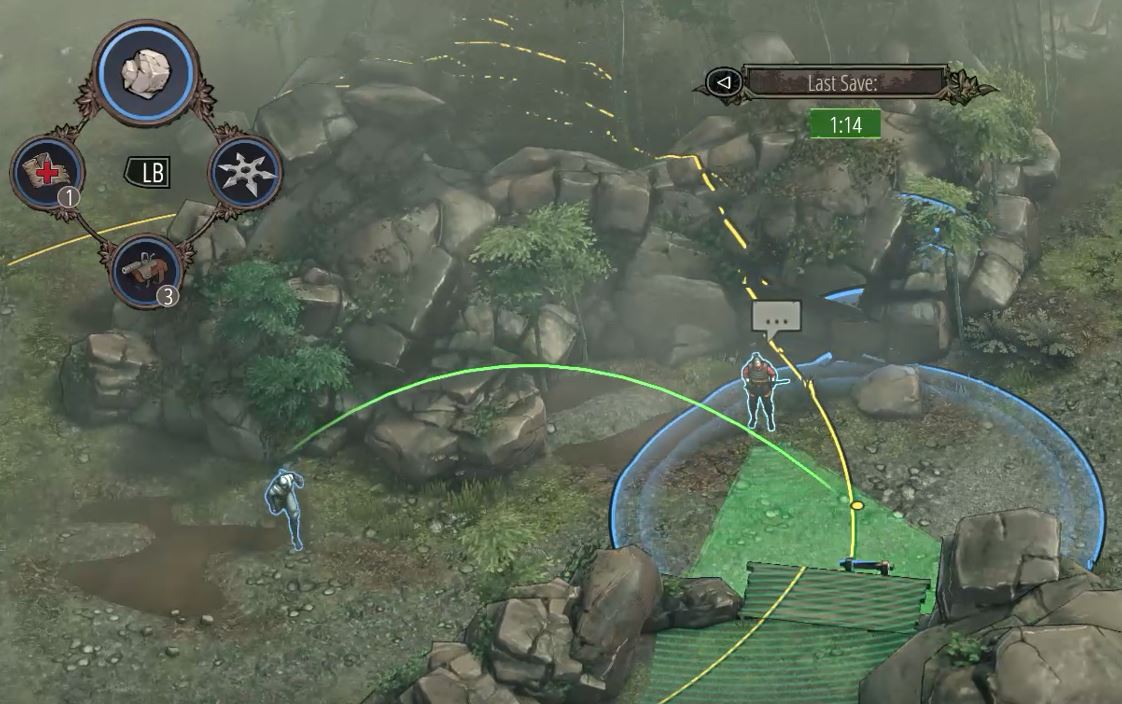1122x704 pixels.
Task: Open the Last Save panel
Action: pos(843,82)
